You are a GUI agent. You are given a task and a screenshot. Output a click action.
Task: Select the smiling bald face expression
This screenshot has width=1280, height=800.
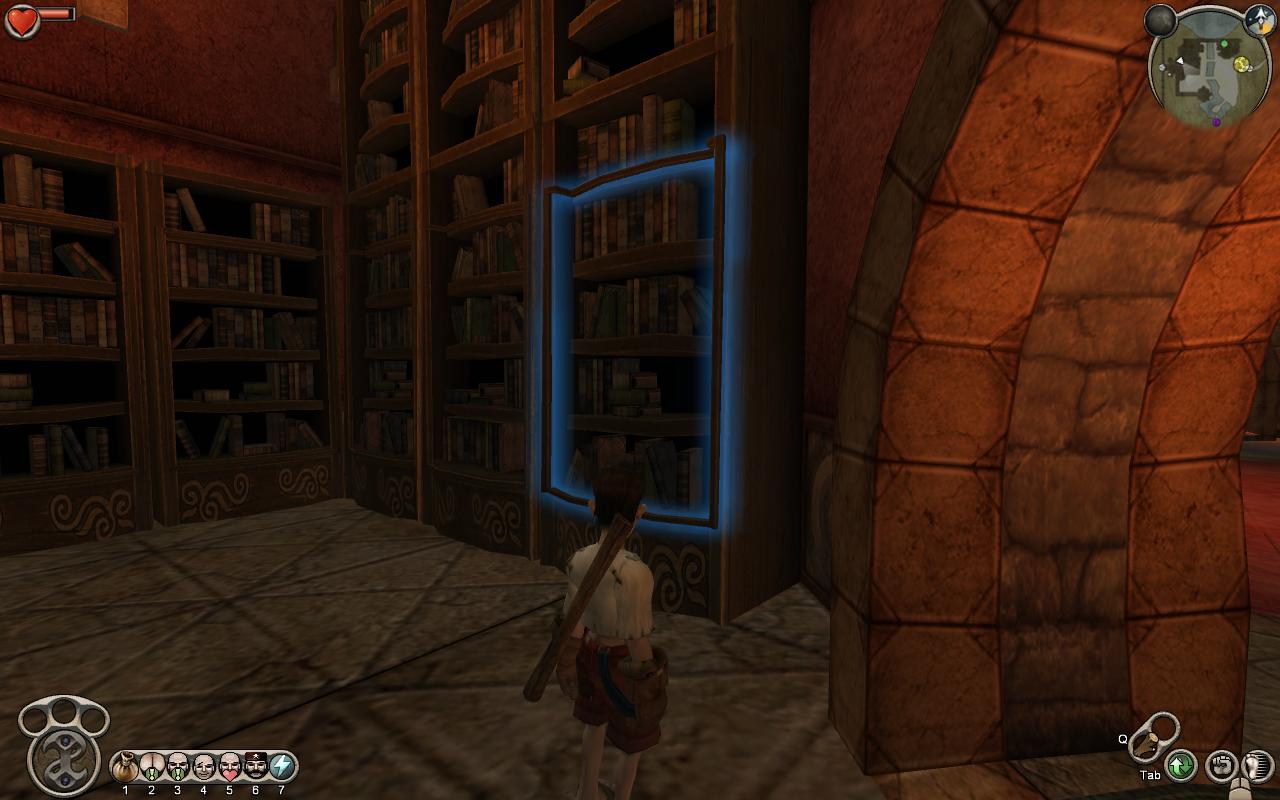[x=204, y=767]
